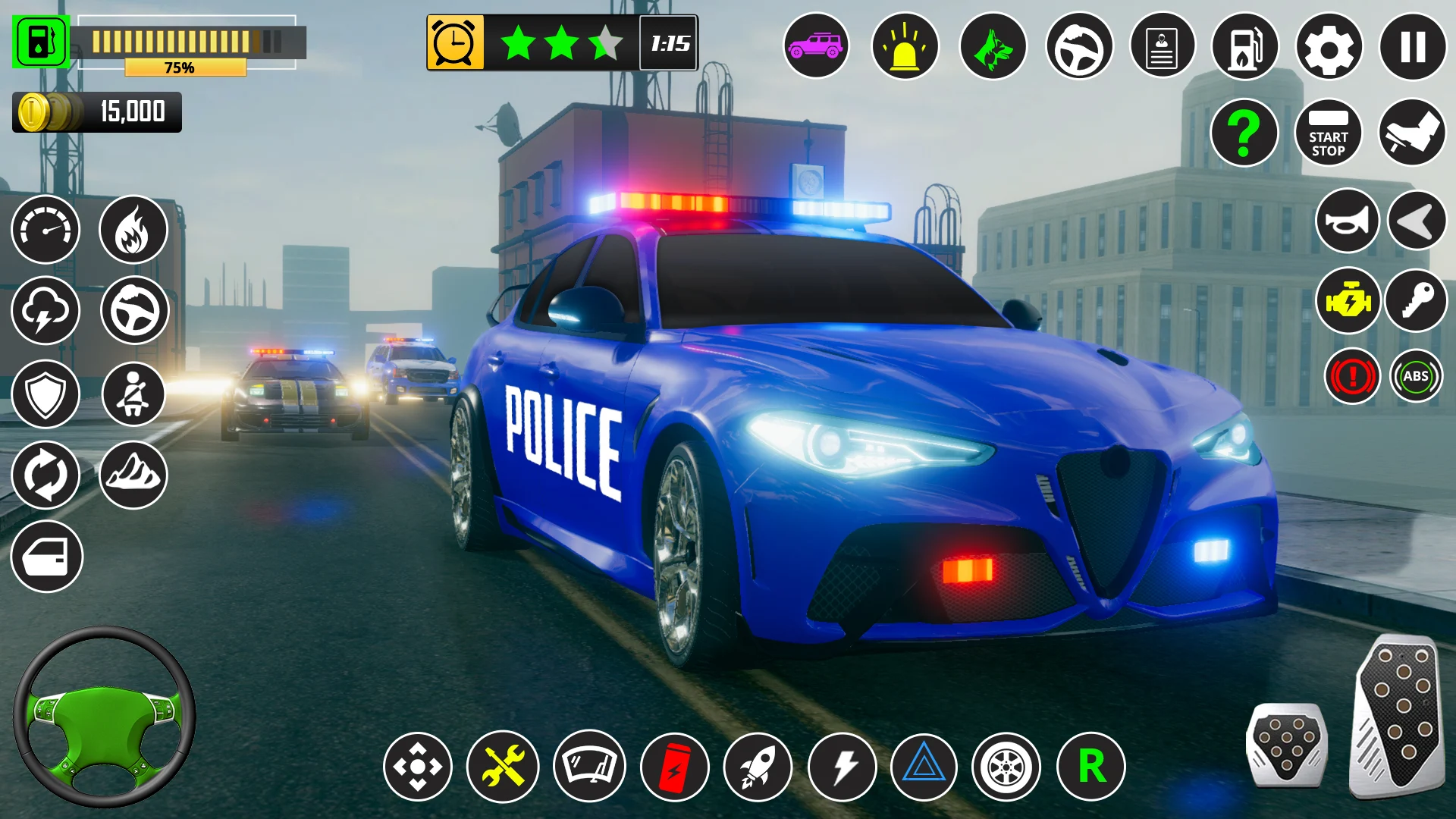Activate the flame nitro icon
Screen dimensions: 1456x819
click(x=133, y=230)
